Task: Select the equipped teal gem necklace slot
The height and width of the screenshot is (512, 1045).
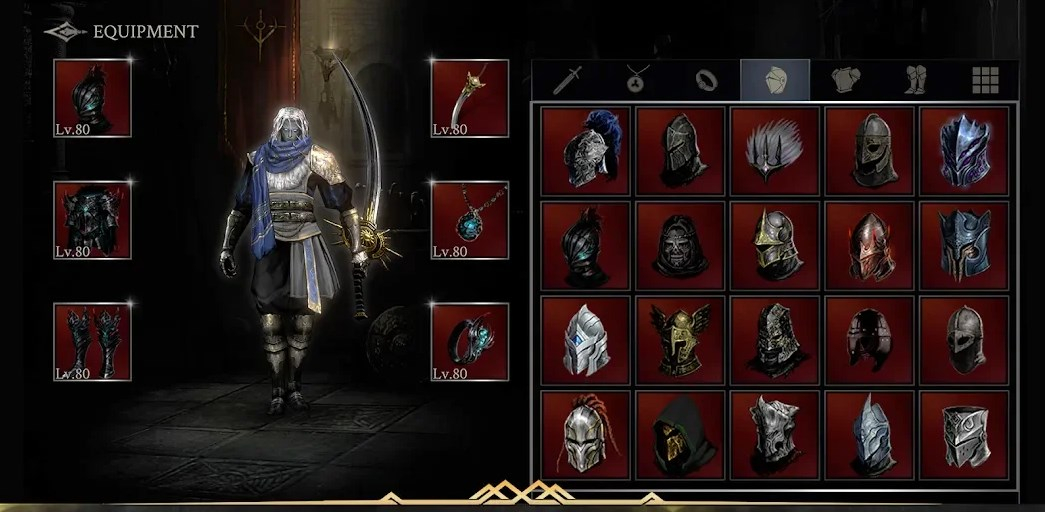Action: point(470,220)
